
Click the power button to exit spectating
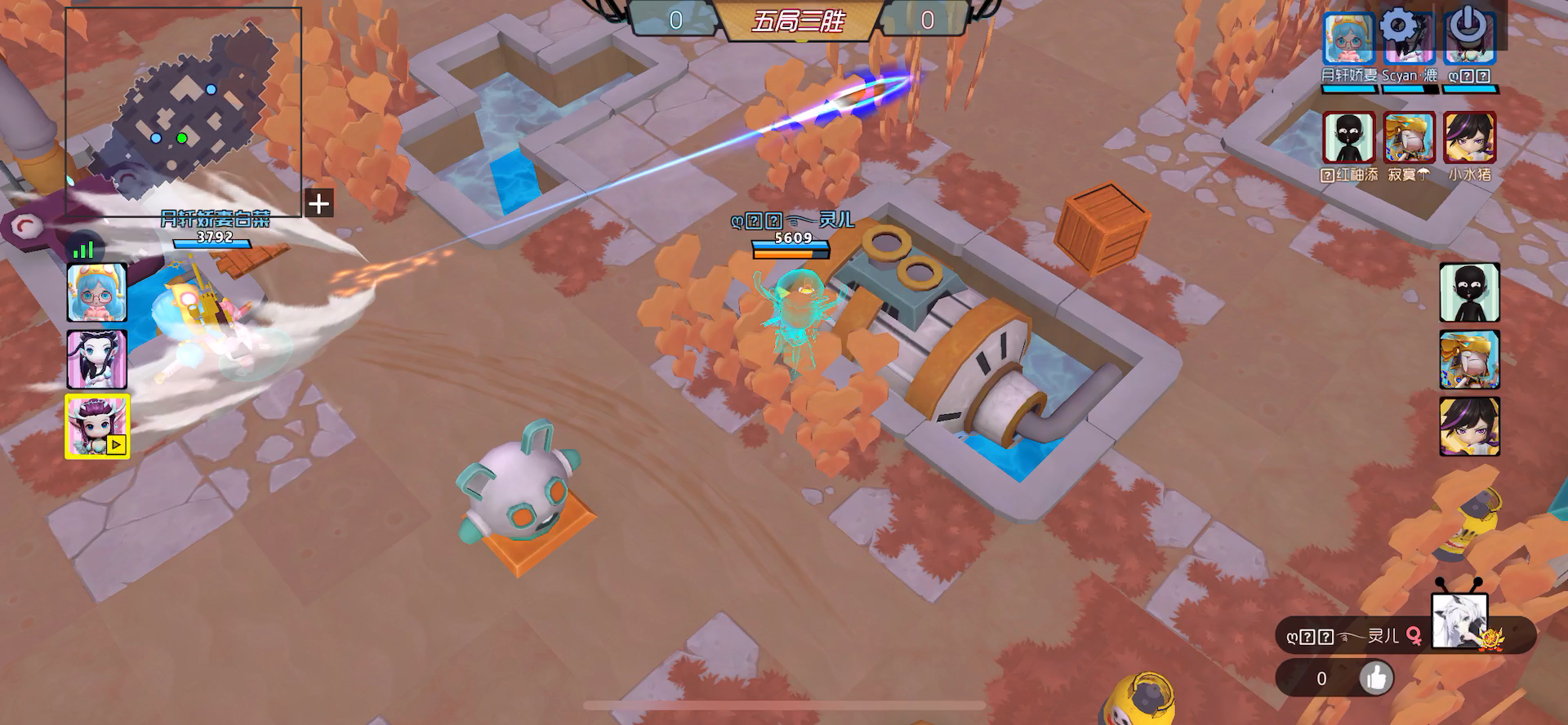1467,27
